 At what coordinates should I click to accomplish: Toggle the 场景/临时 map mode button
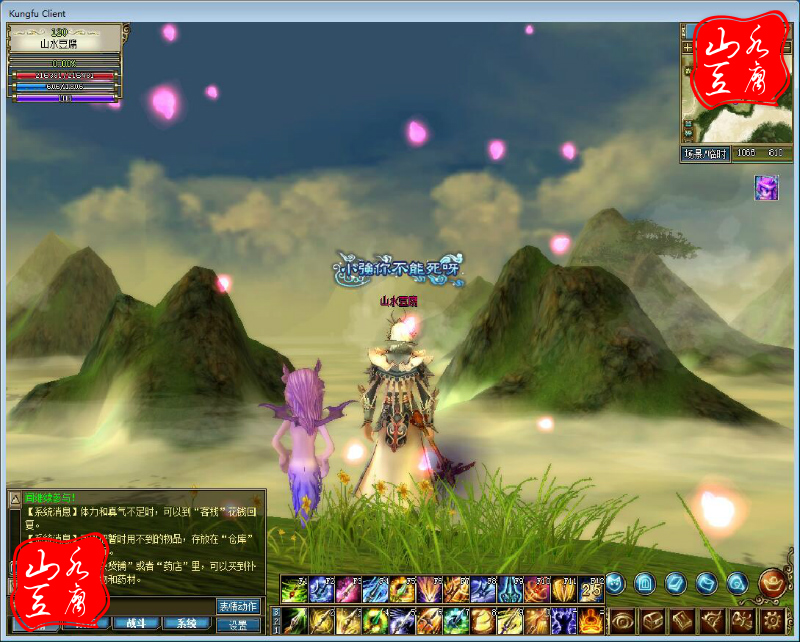(x=705, y=154)
